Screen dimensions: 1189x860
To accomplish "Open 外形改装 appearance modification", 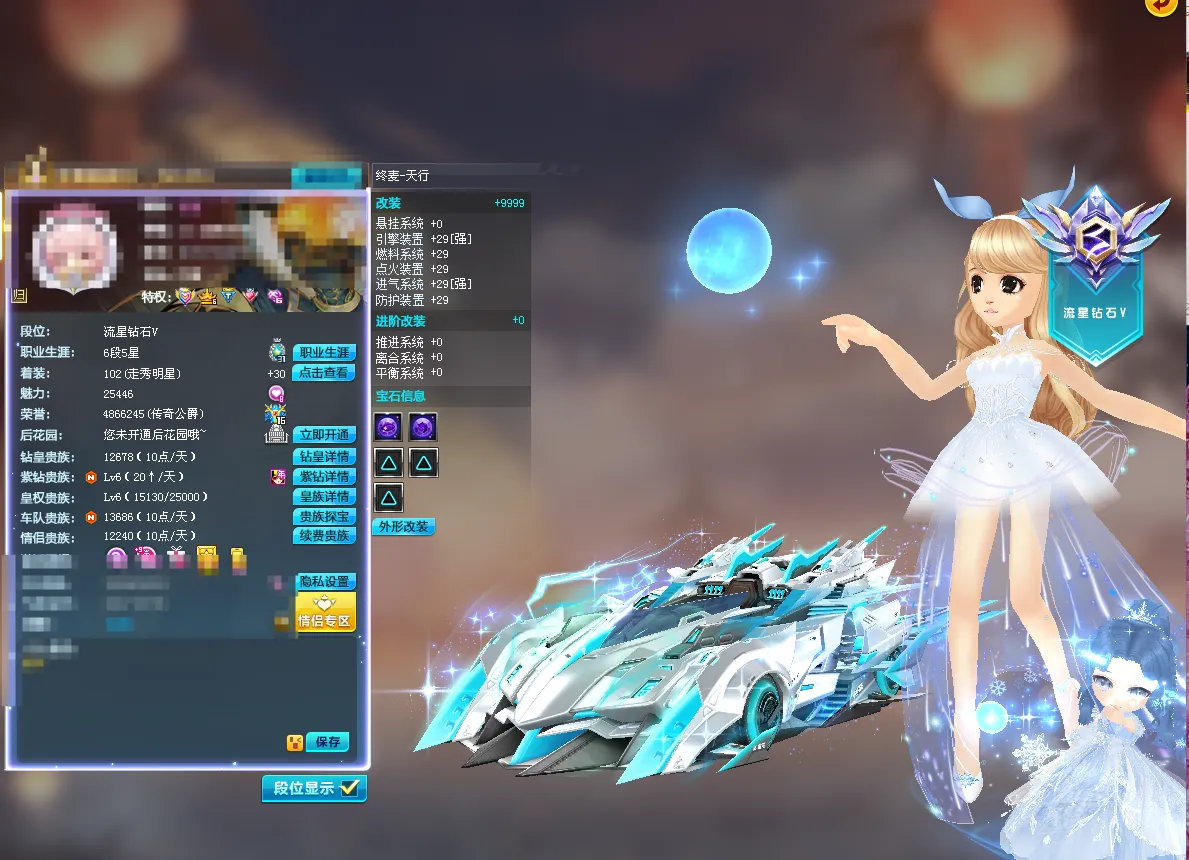I will [x=403, y=526].
